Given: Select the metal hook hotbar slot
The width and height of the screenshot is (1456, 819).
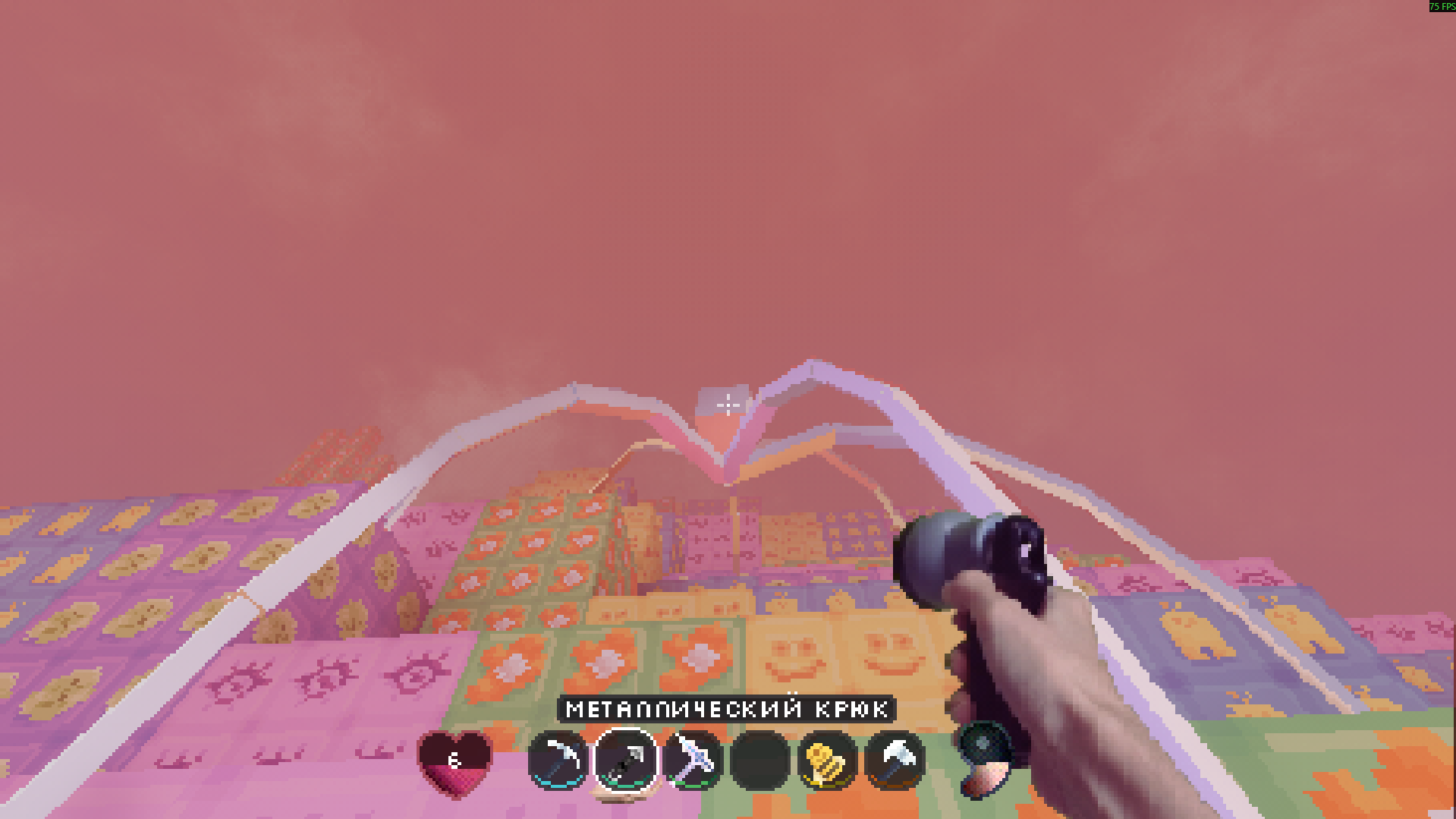Looking at the screenshot, I should coord(625,760).
